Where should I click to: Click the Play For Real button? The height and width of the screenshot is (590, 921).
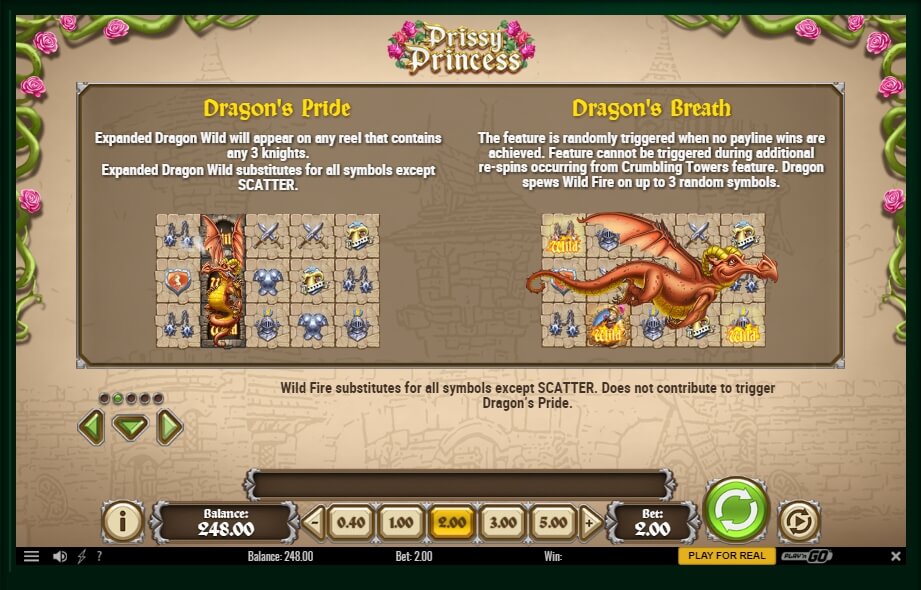[x=727, y=556]
